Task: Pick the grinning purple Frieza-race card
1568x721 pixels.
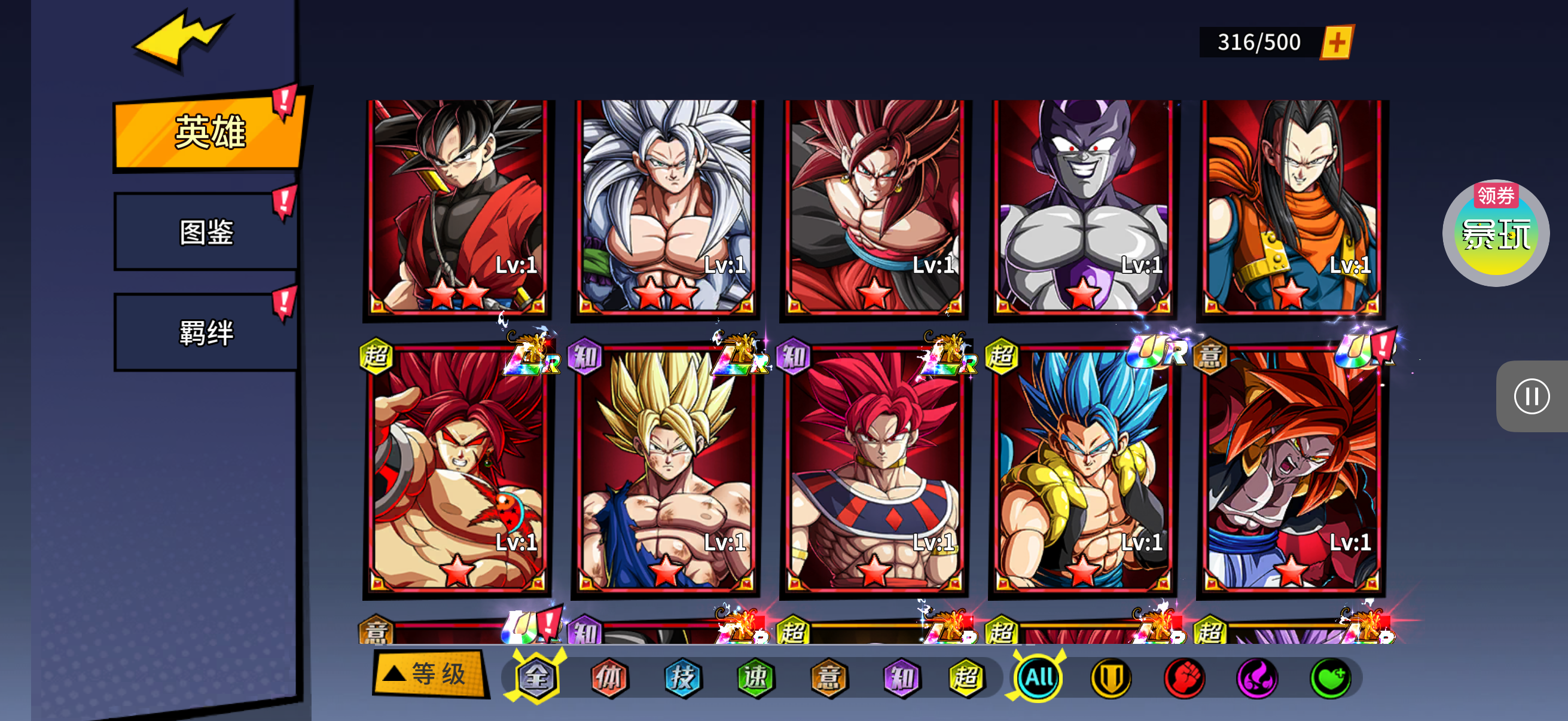Action: coord(1083,207)
